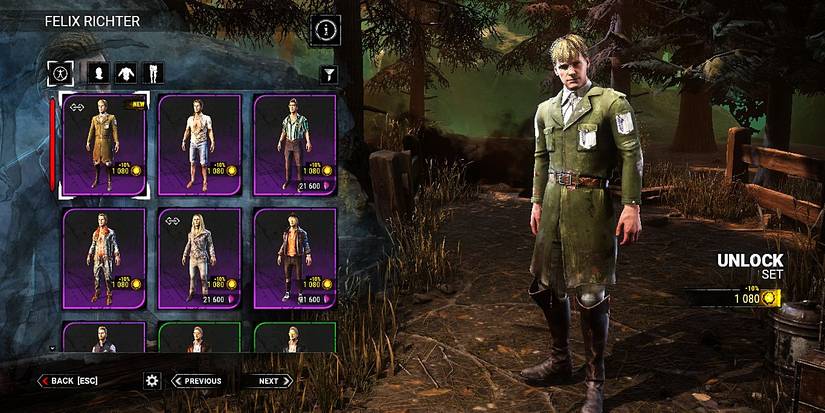The image size is (825, 413).
Task: Select the green trench coat outfit marked NEW
Action: (104, 145)
